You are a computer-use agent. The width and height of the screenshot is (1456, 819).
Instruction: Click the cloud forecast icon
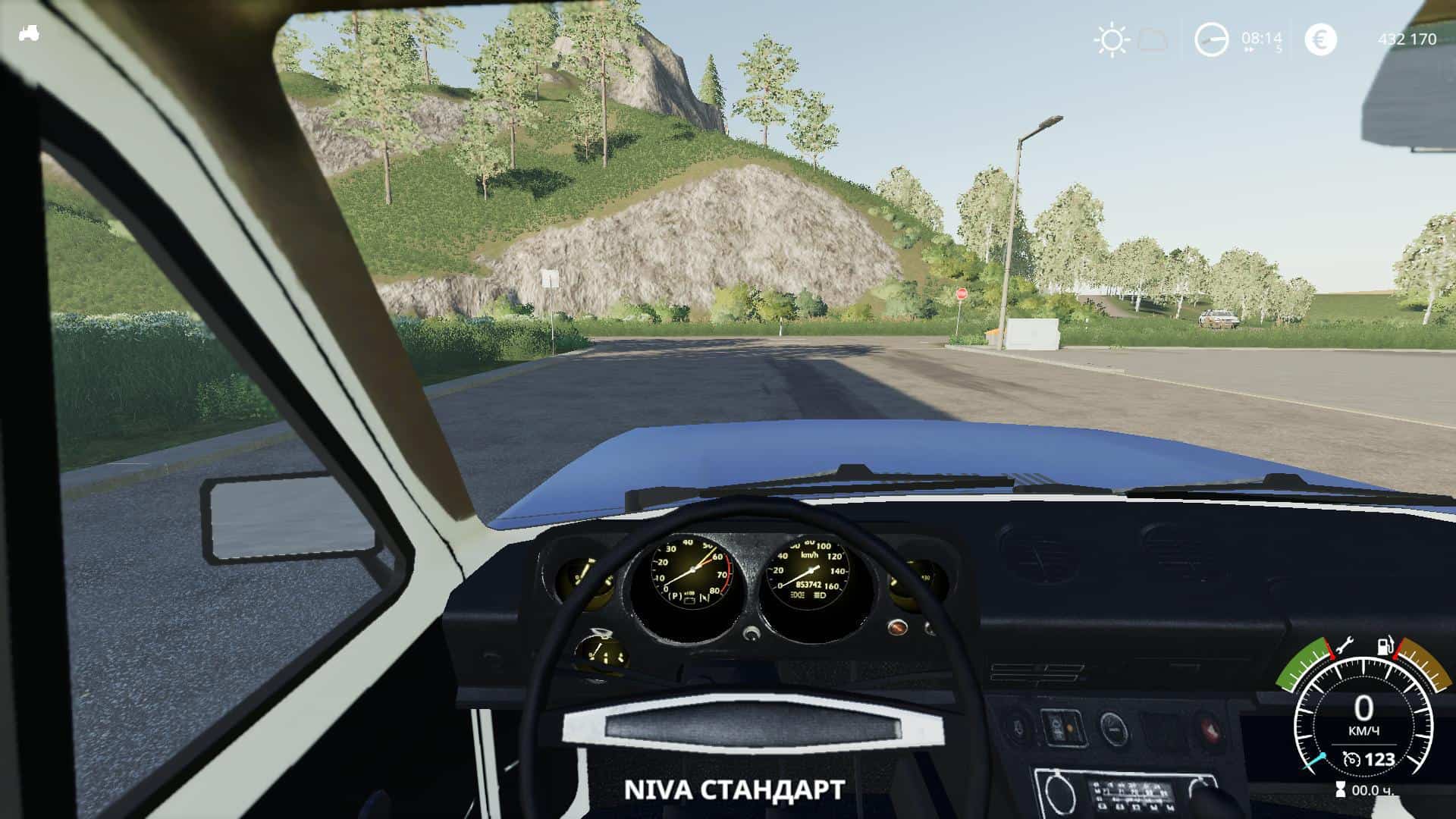coord(1153,39)
